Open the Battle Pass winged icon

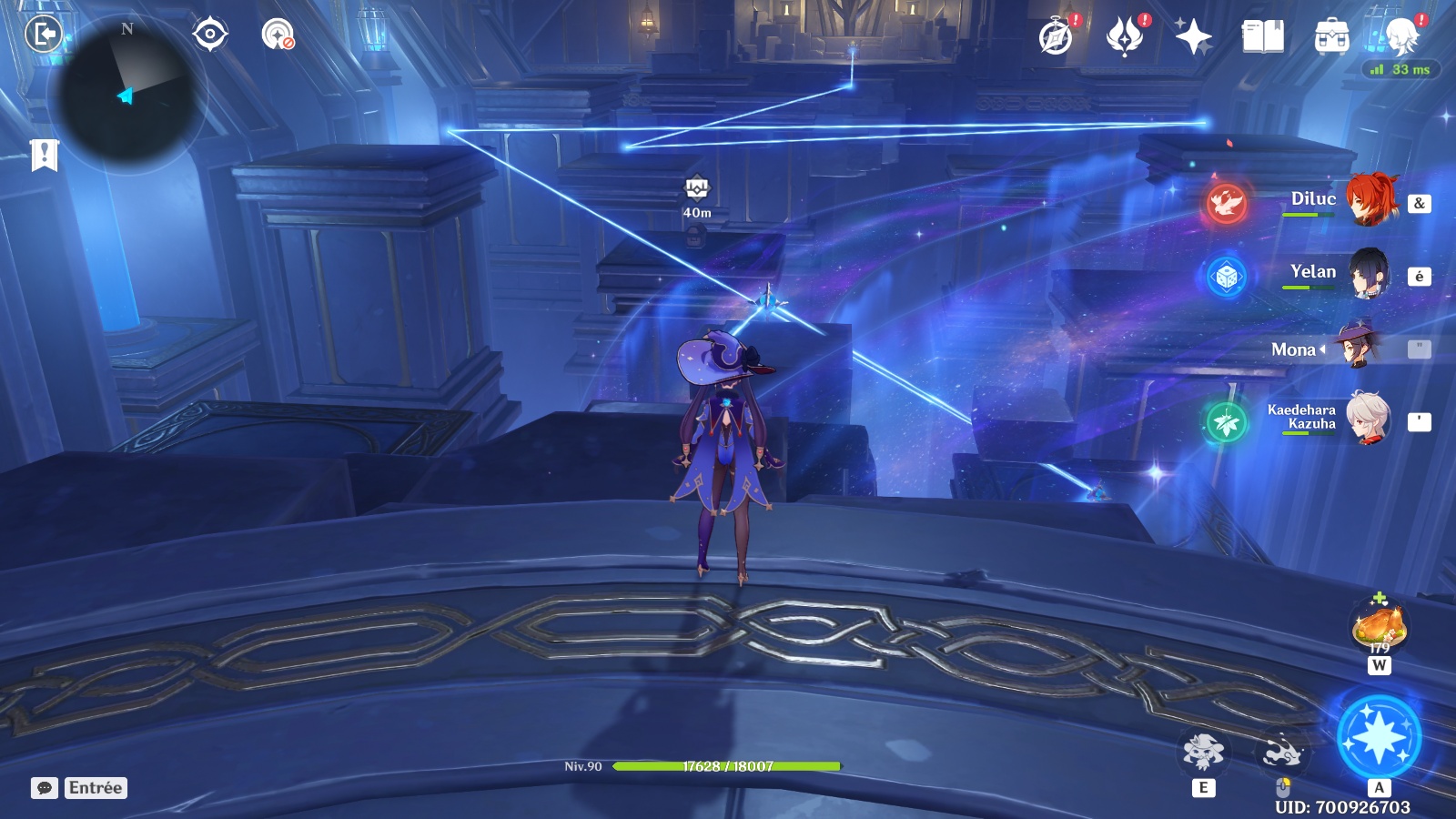coord(1125,37)
